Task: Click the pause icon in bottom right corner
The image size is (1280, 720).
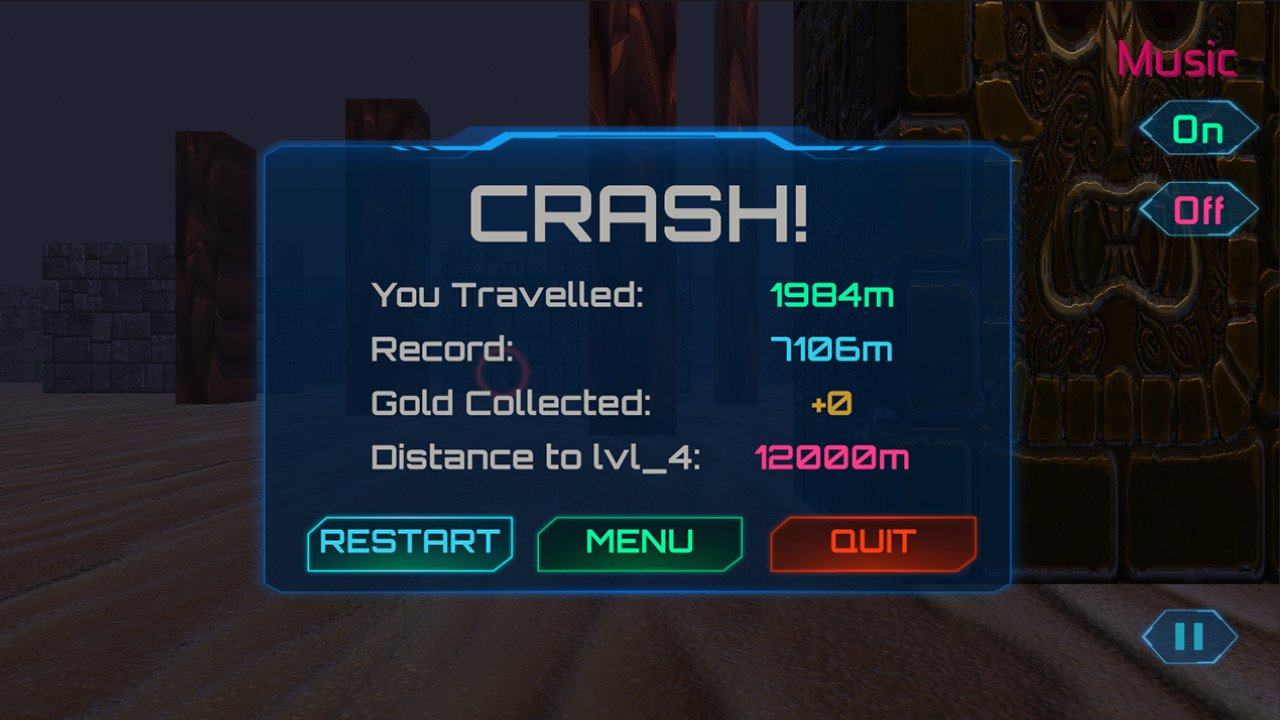Action: (1188, 637)
